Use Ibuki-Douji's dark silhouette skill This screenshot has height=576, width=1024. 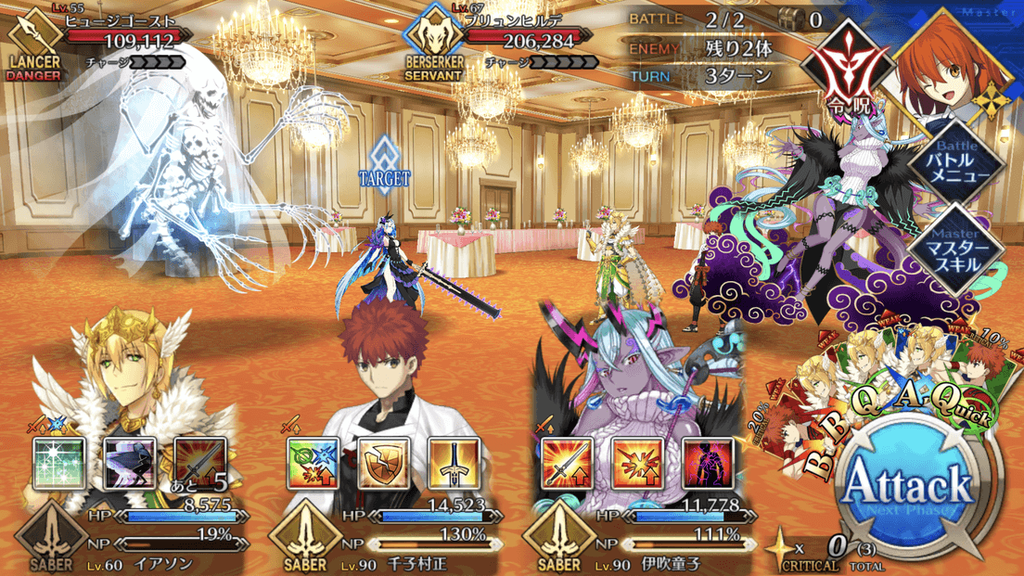pos(708,463)
